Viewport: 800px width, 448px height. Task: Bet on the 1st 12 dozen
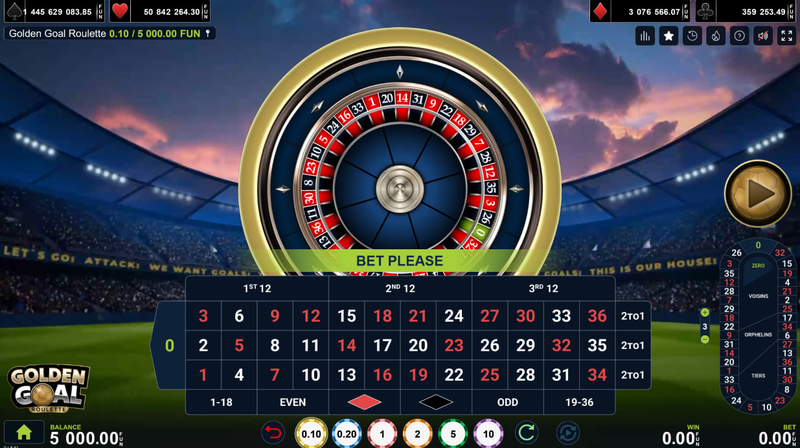257,288
